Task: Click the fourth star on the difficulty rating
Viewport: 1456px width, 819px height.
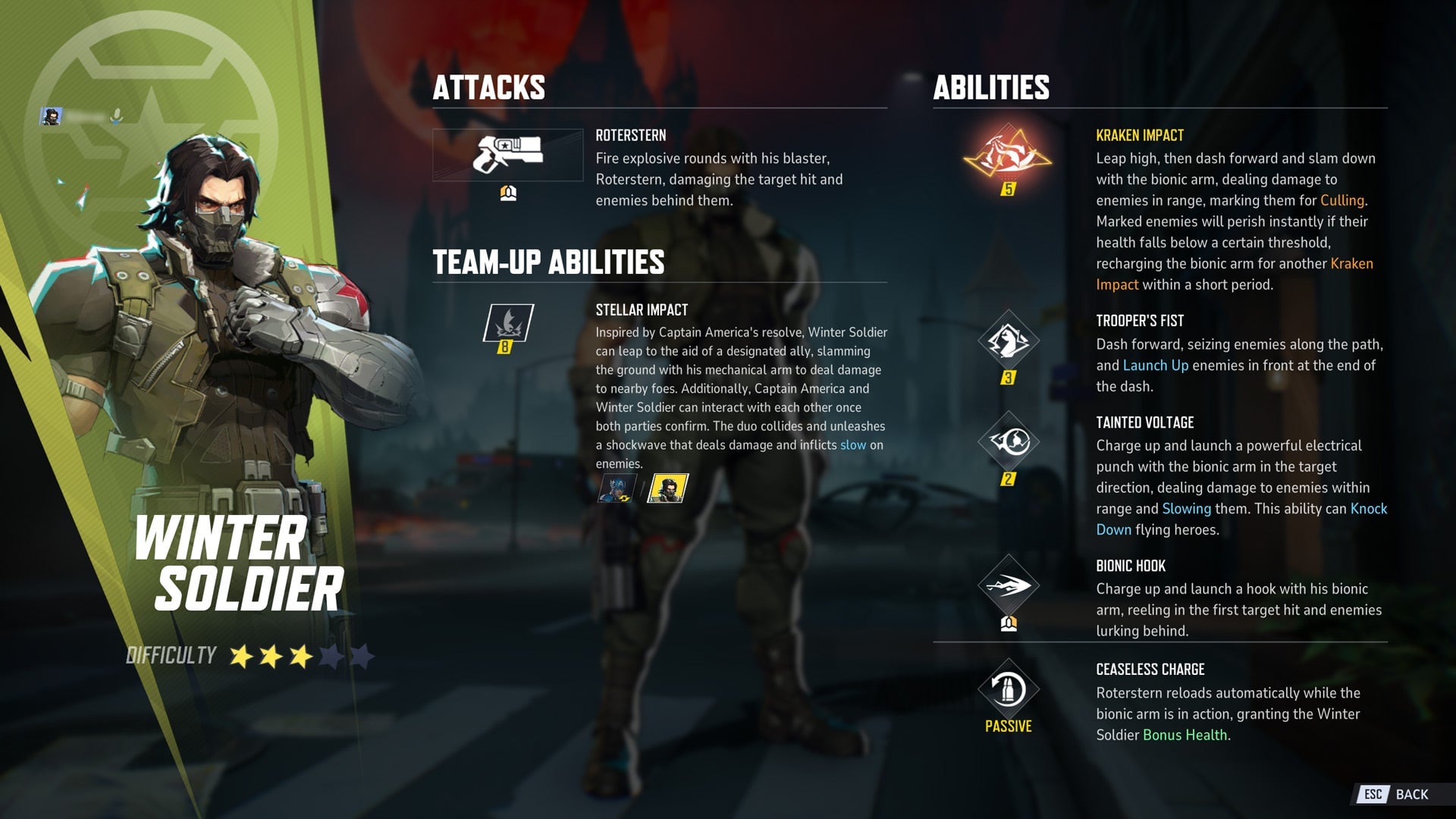Action: point(331,657)
